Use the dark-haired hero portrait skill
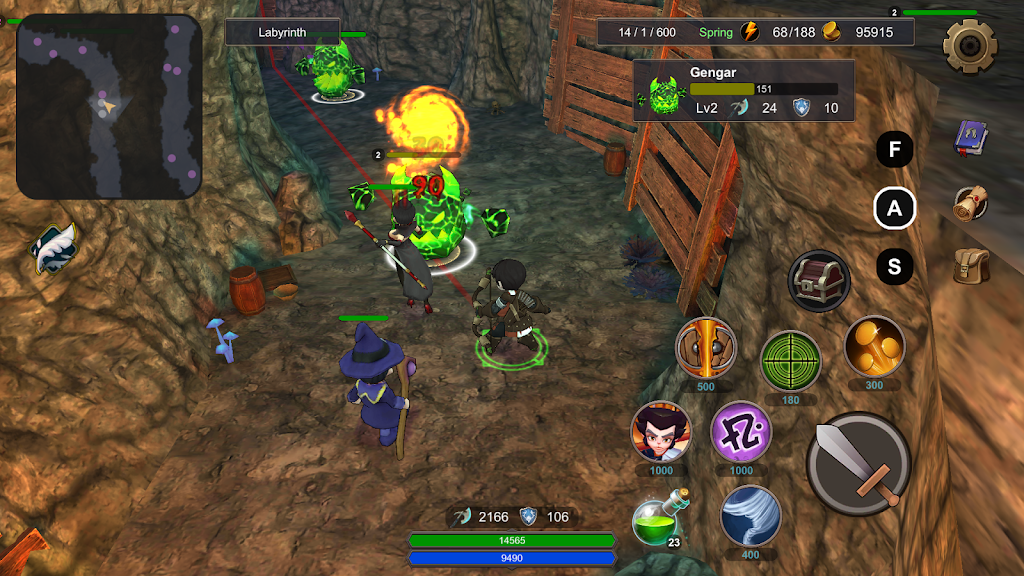Image resolution: width=1024 pixels, height=576 pixels. pyautogui.click(x=661, y=432)
